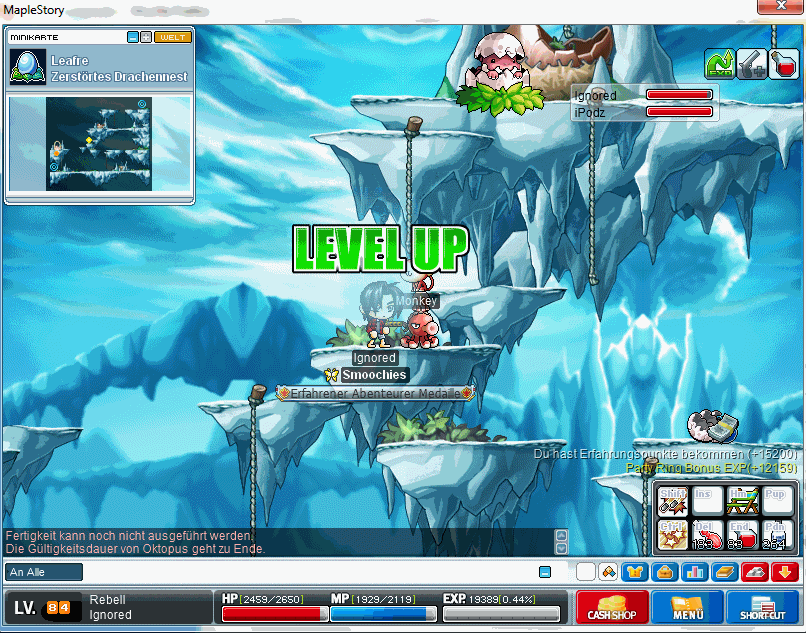The height and width of the screenshot is (633, 806).
Task: Open the equipment shirt icon
Action: [x=635, y=572]
